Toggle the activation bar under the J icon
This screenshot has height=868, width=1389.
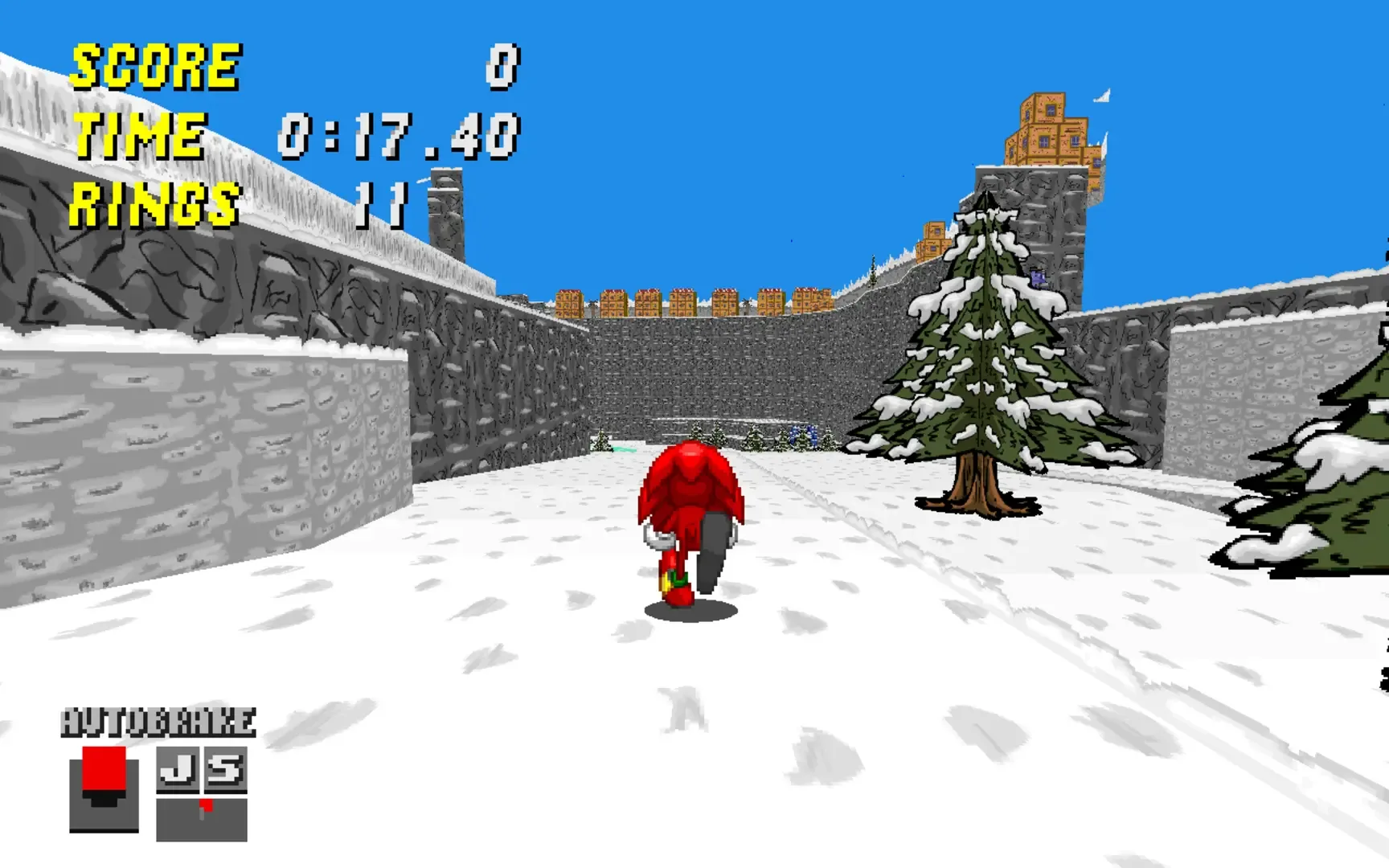click(x=178, y=792)
